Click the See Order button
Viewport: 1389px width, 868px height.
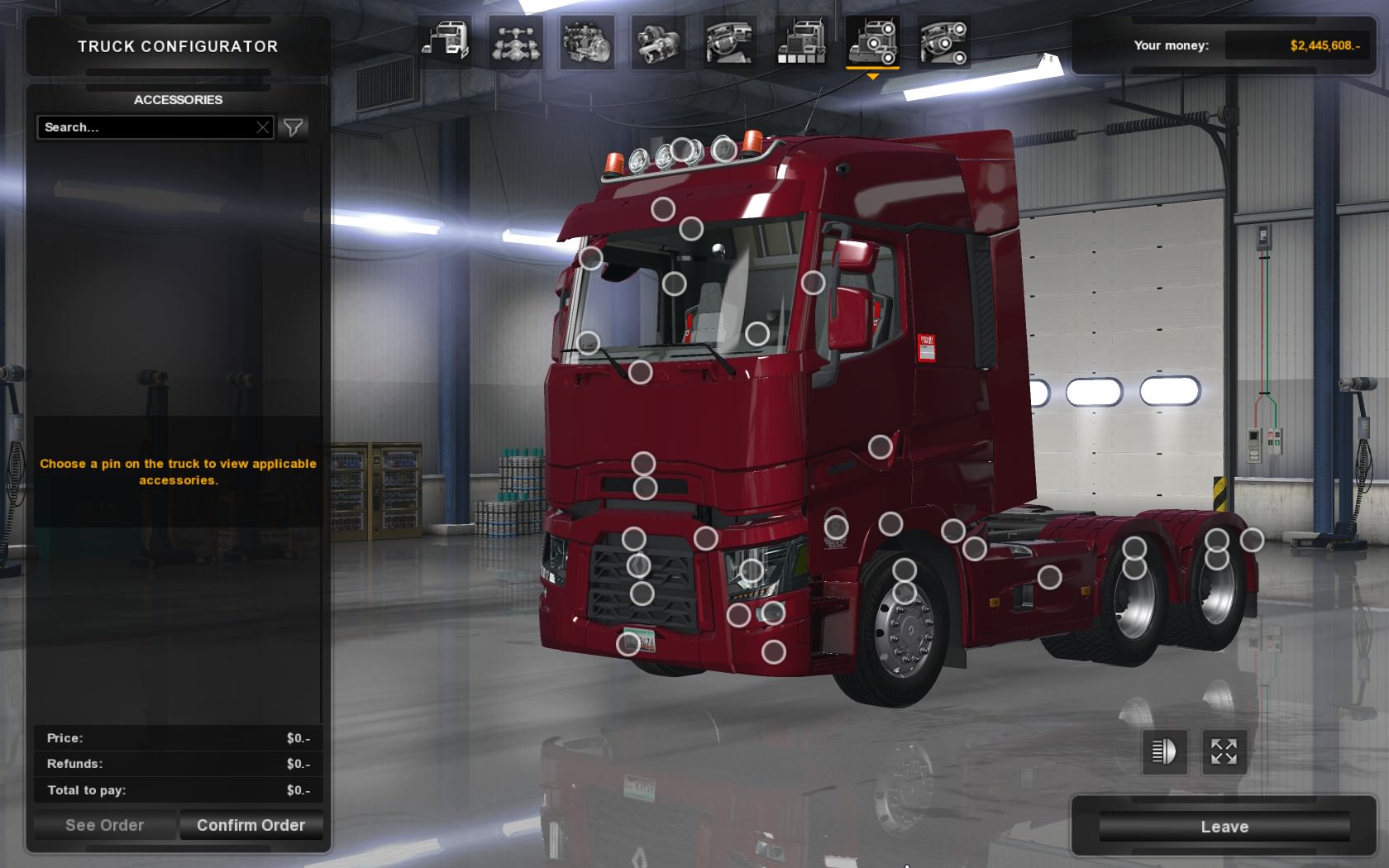104,825
